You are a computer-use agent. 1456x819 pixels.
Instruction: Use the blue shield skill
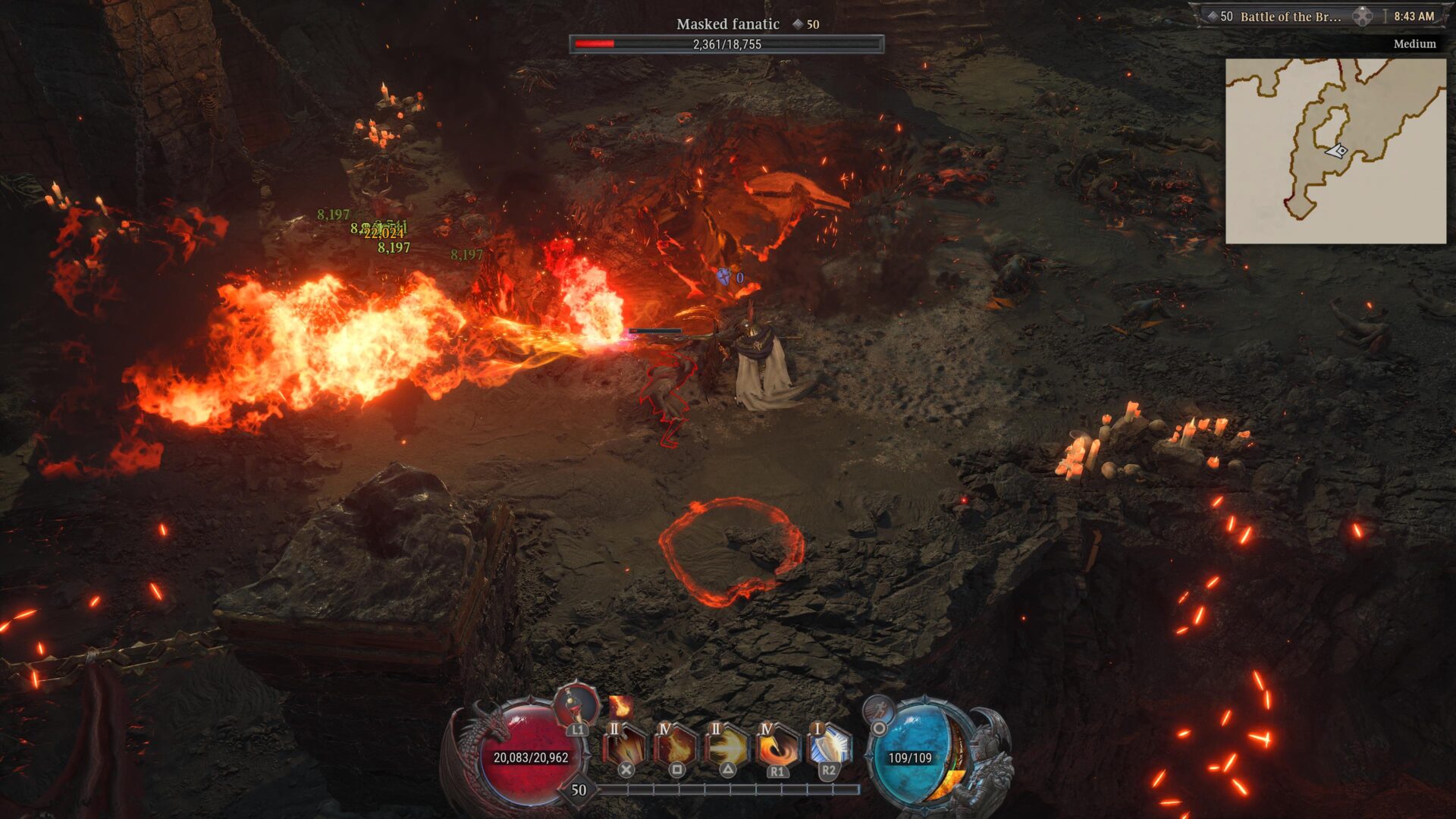point(828,745)
